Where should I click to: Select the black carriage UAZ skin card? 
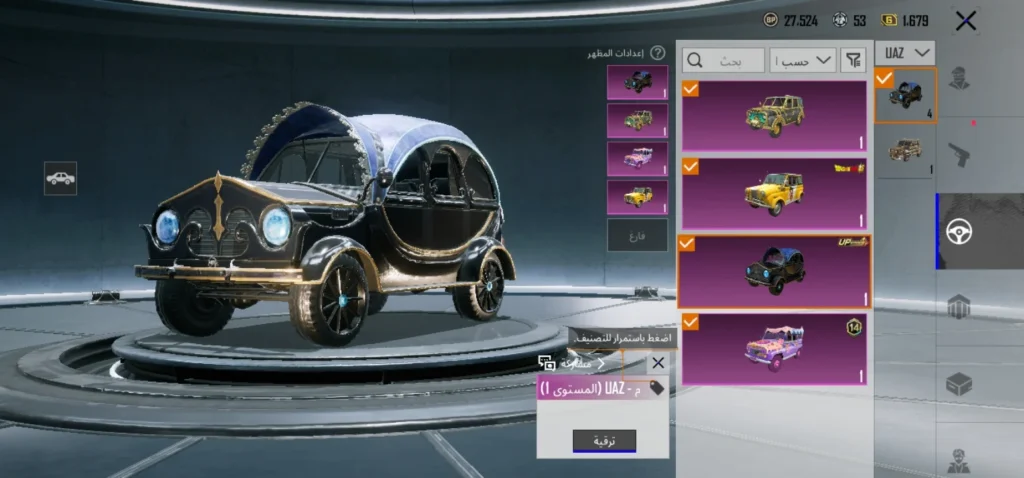[774, 271]
